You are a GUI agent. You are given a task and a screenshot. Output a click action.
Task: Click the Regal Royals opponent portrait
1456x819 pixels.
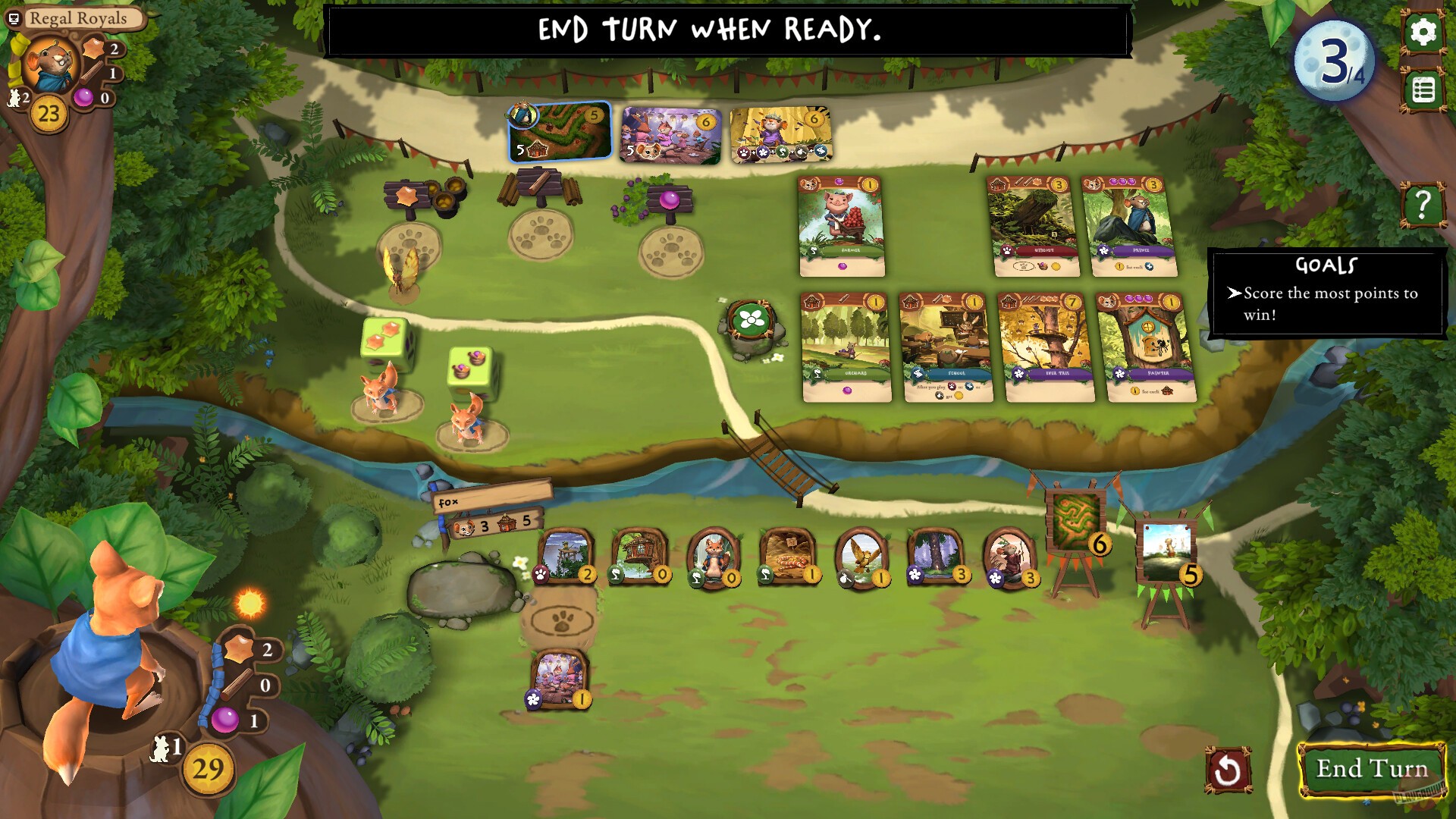click(x=49, y=61)
